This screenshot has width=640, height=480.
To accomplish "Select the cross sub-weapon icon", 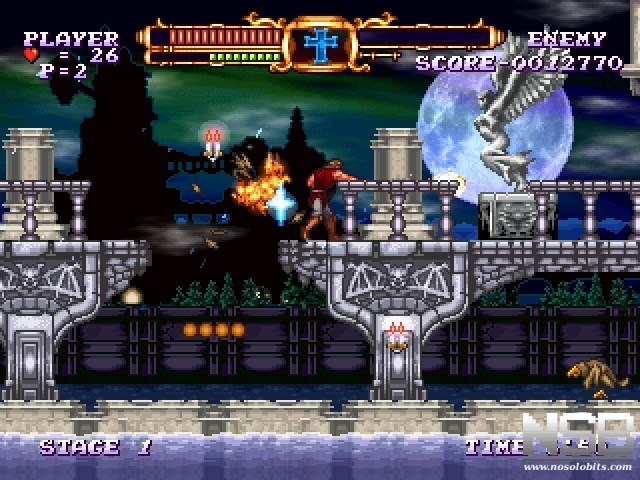I will (x=321, y=43).
